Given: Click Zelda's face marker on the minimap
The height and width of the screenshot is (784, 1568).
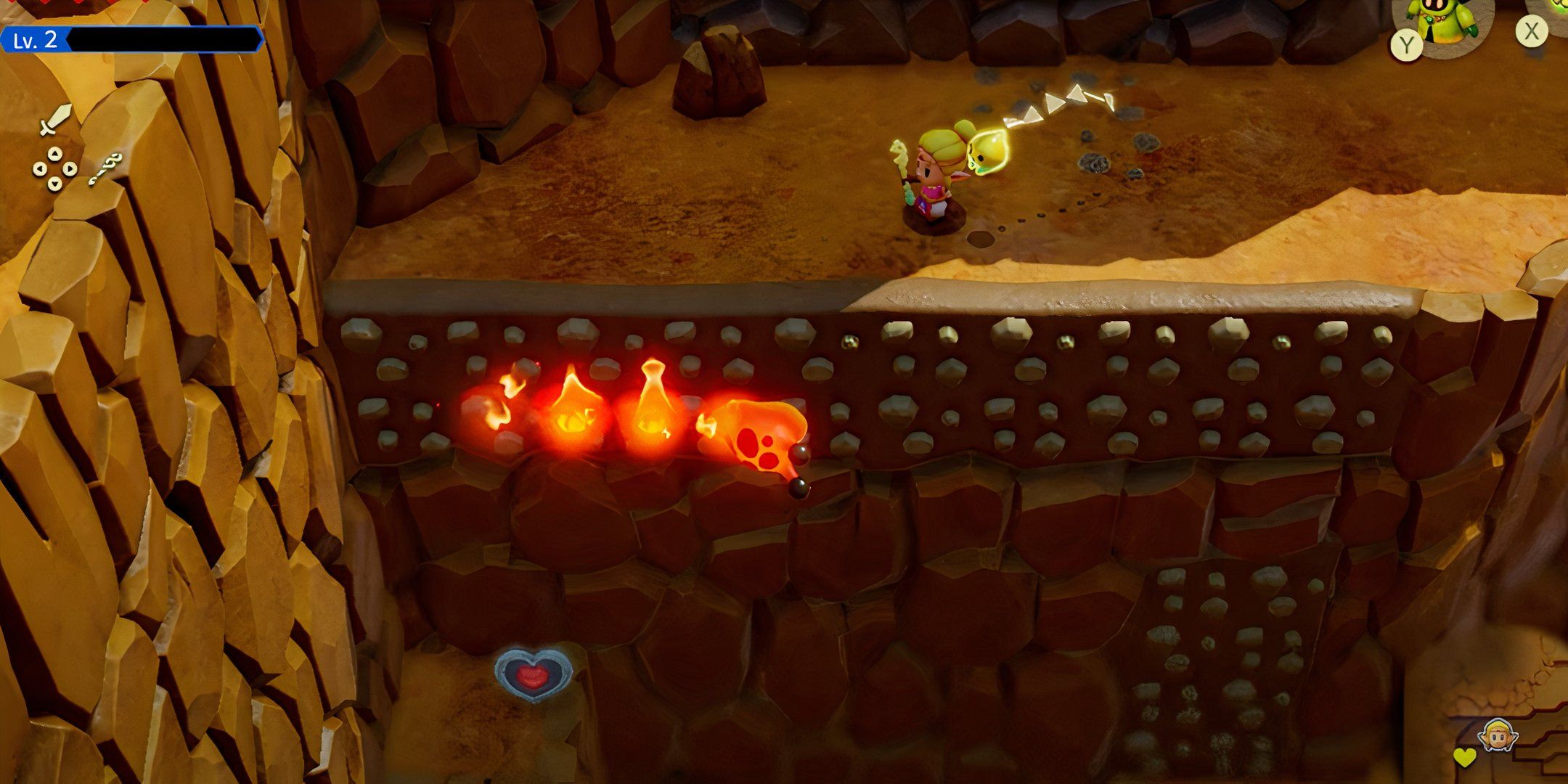Looking at the screenshot, I should 1498,735.
